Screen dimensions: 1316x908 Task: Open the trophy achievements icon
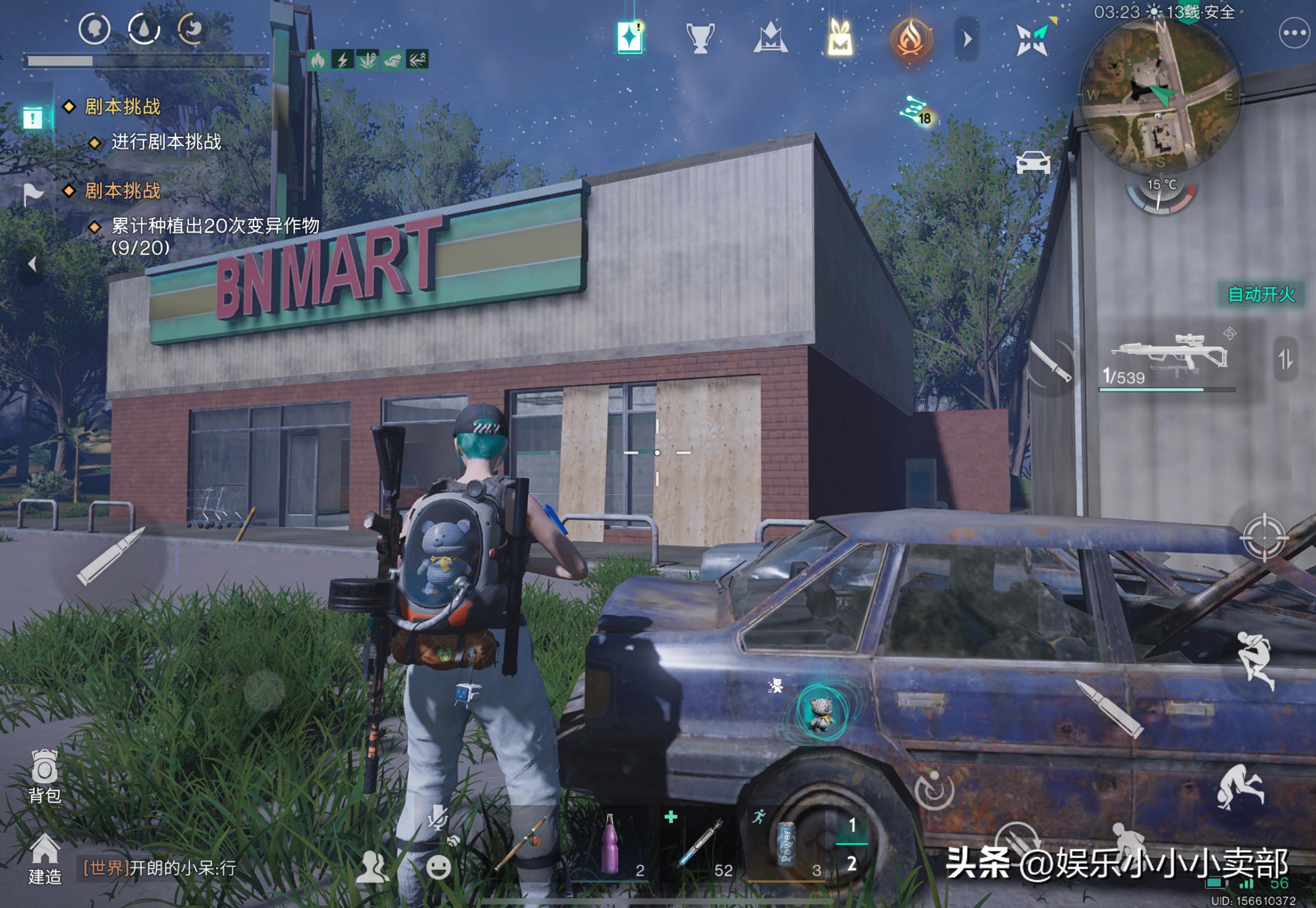pos(700,39)
